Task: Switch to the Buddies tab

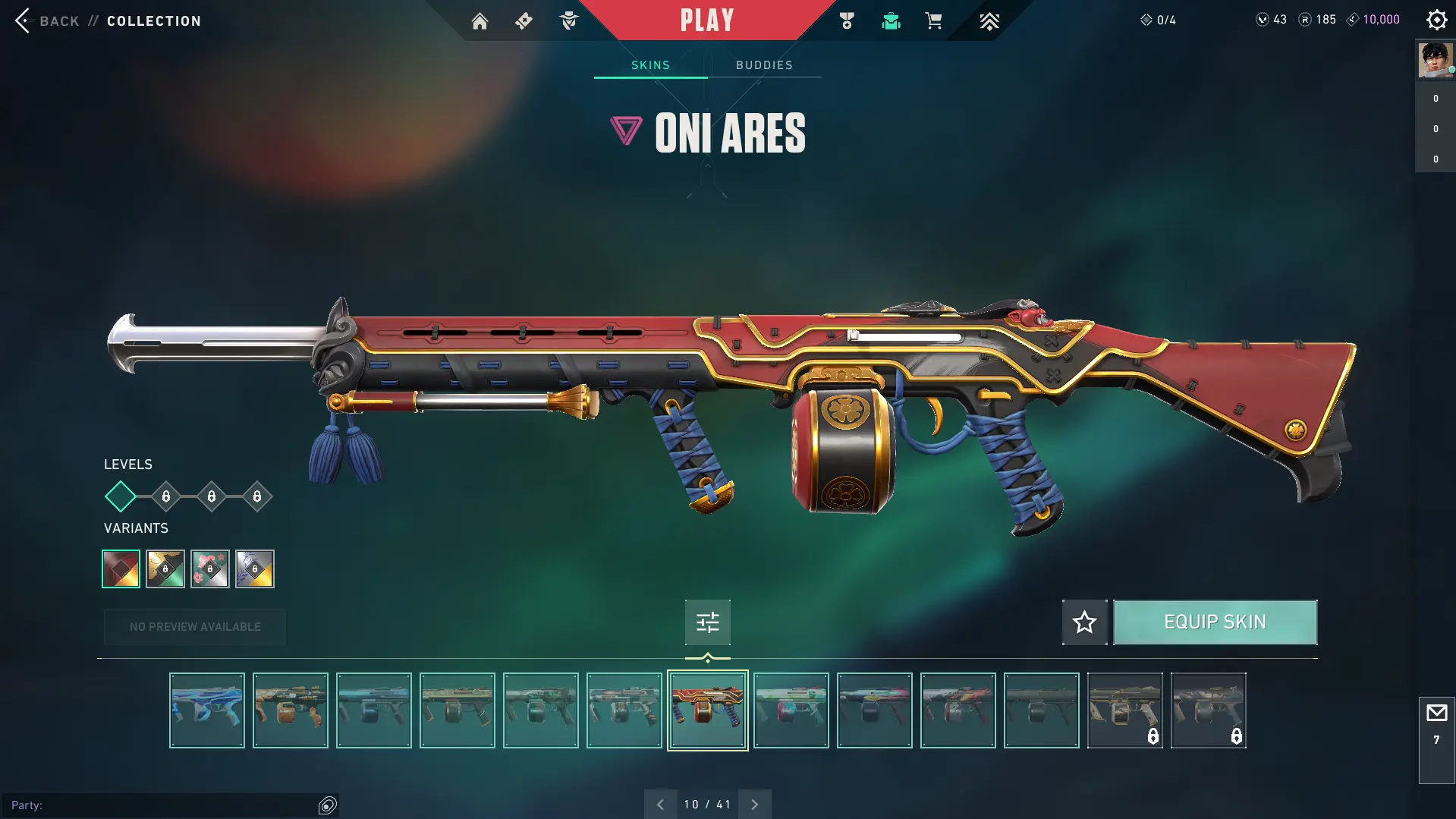Action: coord(764,65)
